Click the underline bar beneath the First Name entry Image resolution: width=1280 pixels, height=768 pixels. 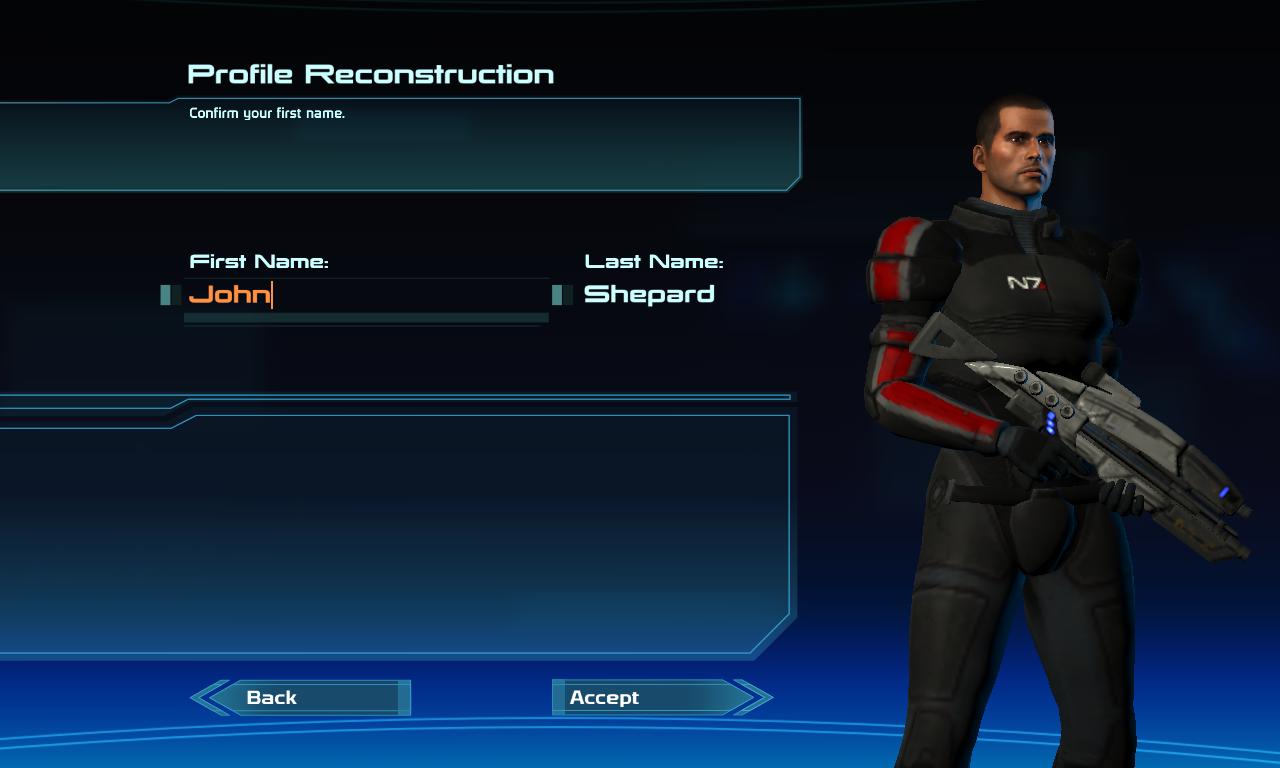[x=365, y=318]
